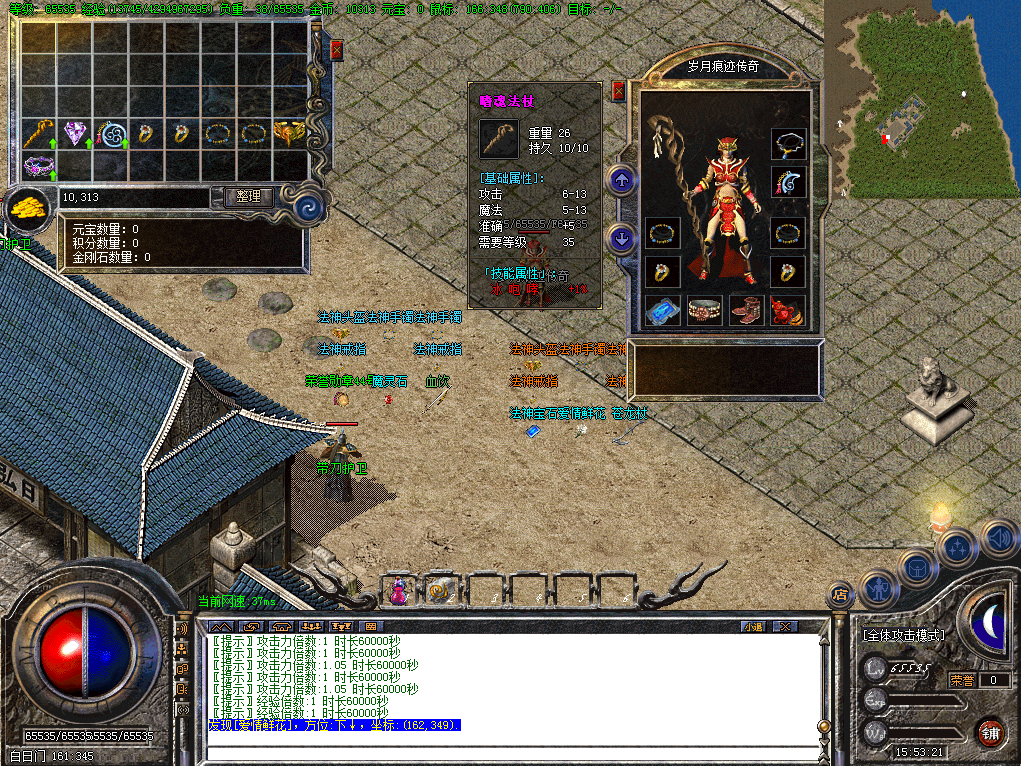Select the equipped blue gemstone slot
Image resolution: width=1021 pixels, height=766 pixels.
(662, 310)
